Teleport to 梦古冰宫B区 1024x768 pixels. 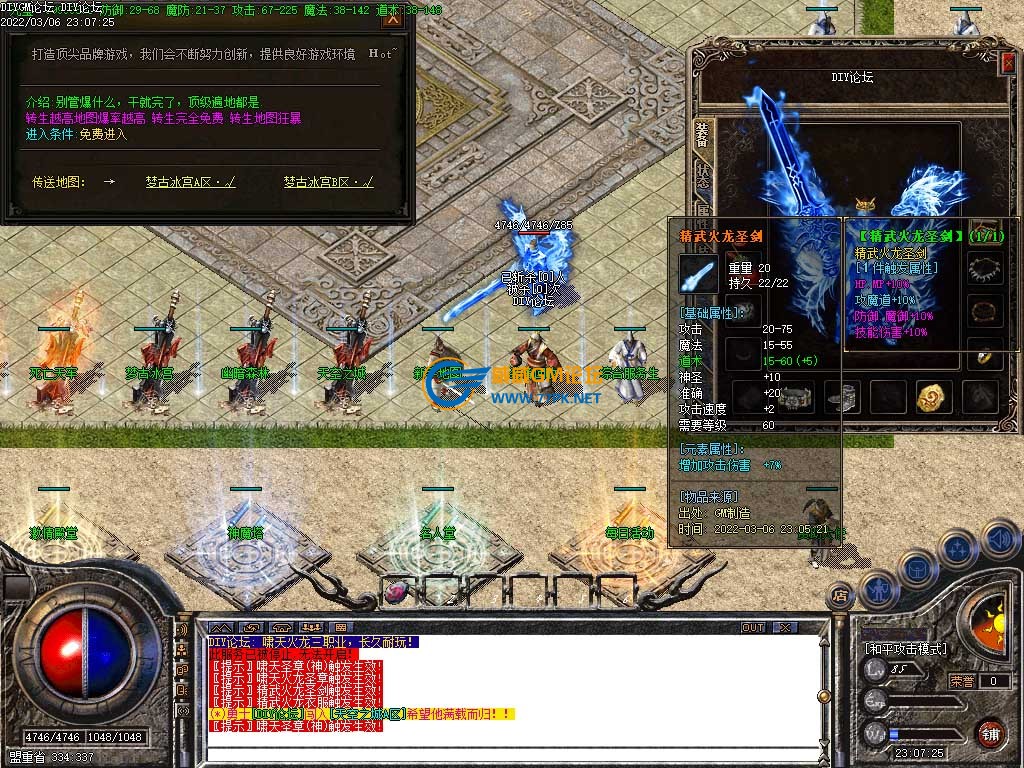click(328, 182)
